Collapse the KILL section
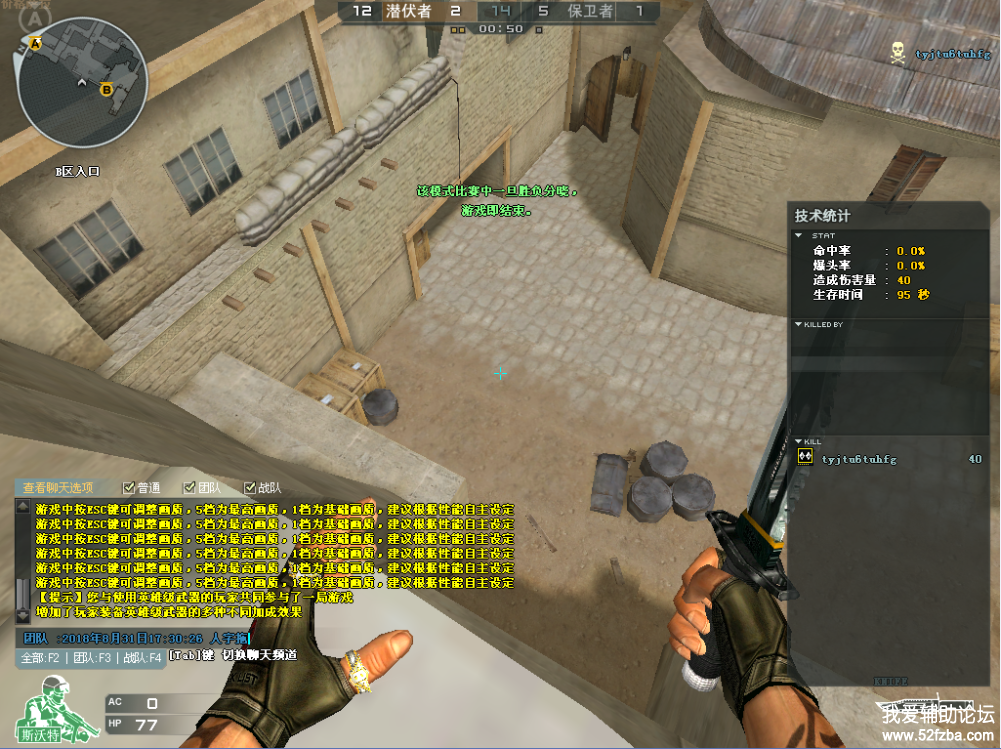1001x749 pixels. [798, 441]
